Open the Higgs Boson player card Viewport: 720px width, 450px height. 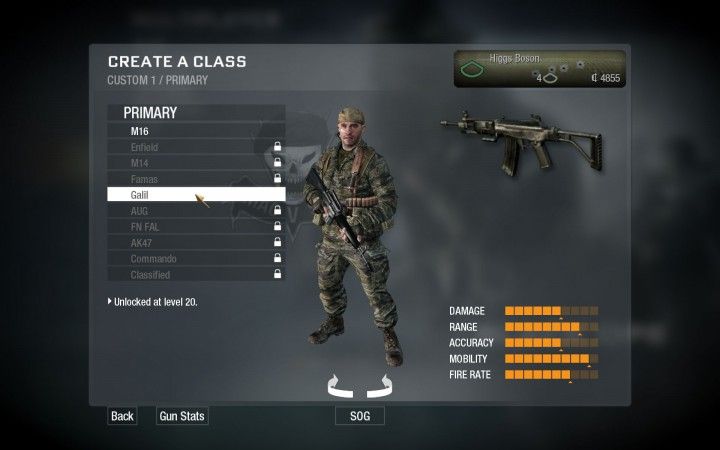point(538,69)
